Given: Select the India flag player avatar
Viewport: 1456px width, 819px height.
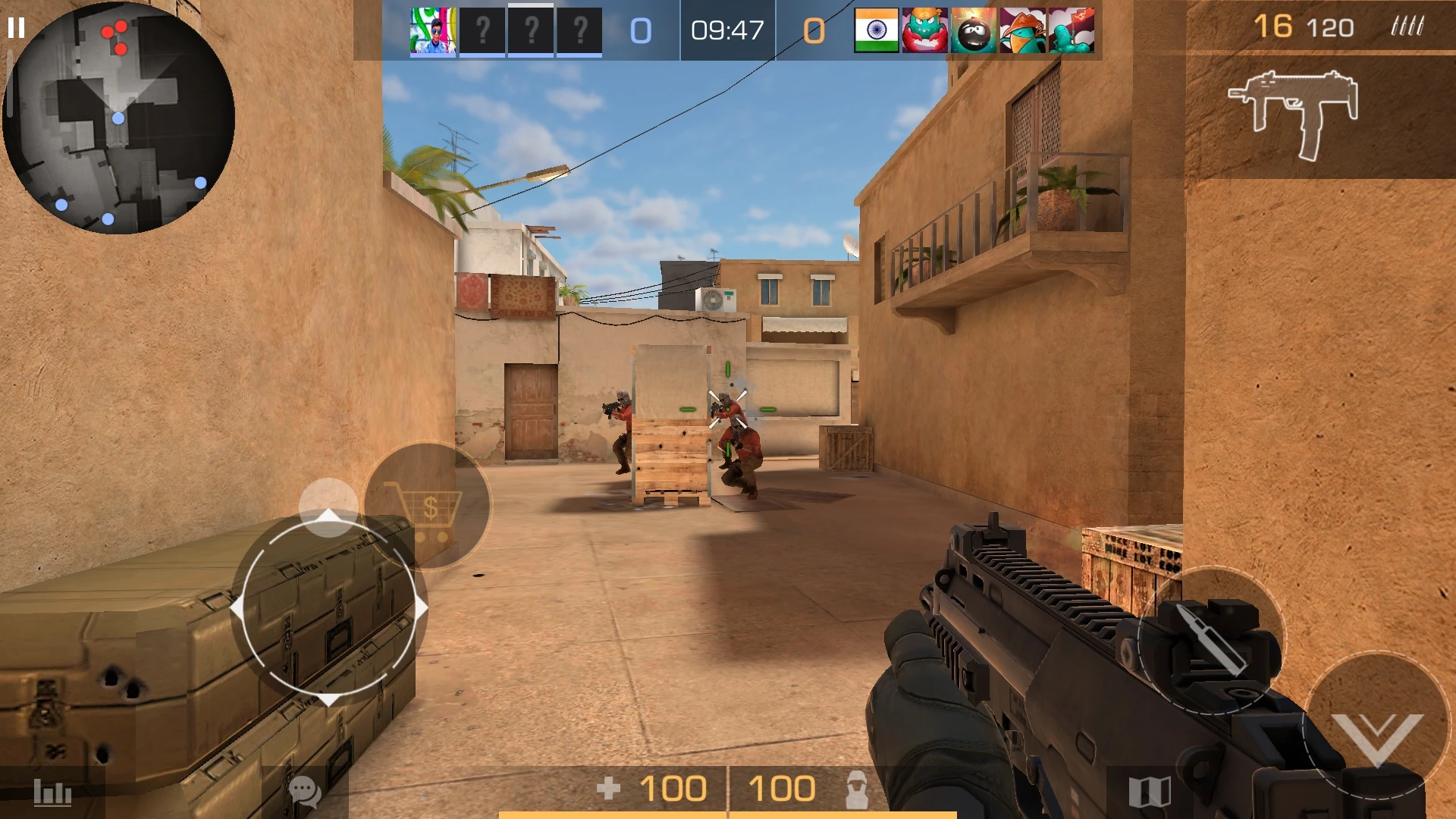Looking at the screenshot, I should (876, 31).
